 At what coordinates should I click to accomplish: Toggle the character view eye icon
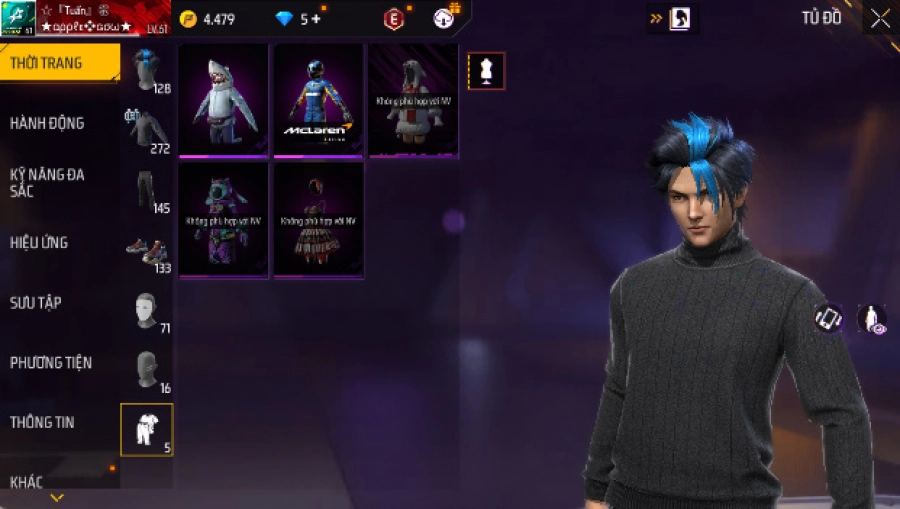pyautogui.click(x=871, y=318)
